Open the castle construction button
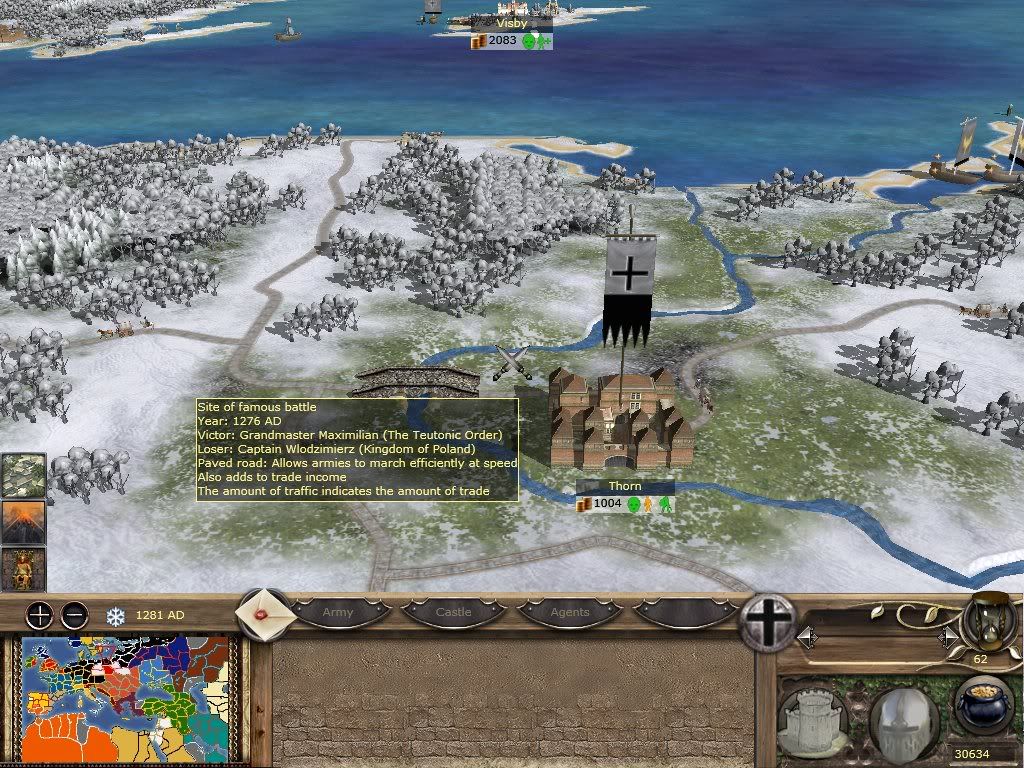This screenshot has width=1024, height=768. click(x=812, y=719)
